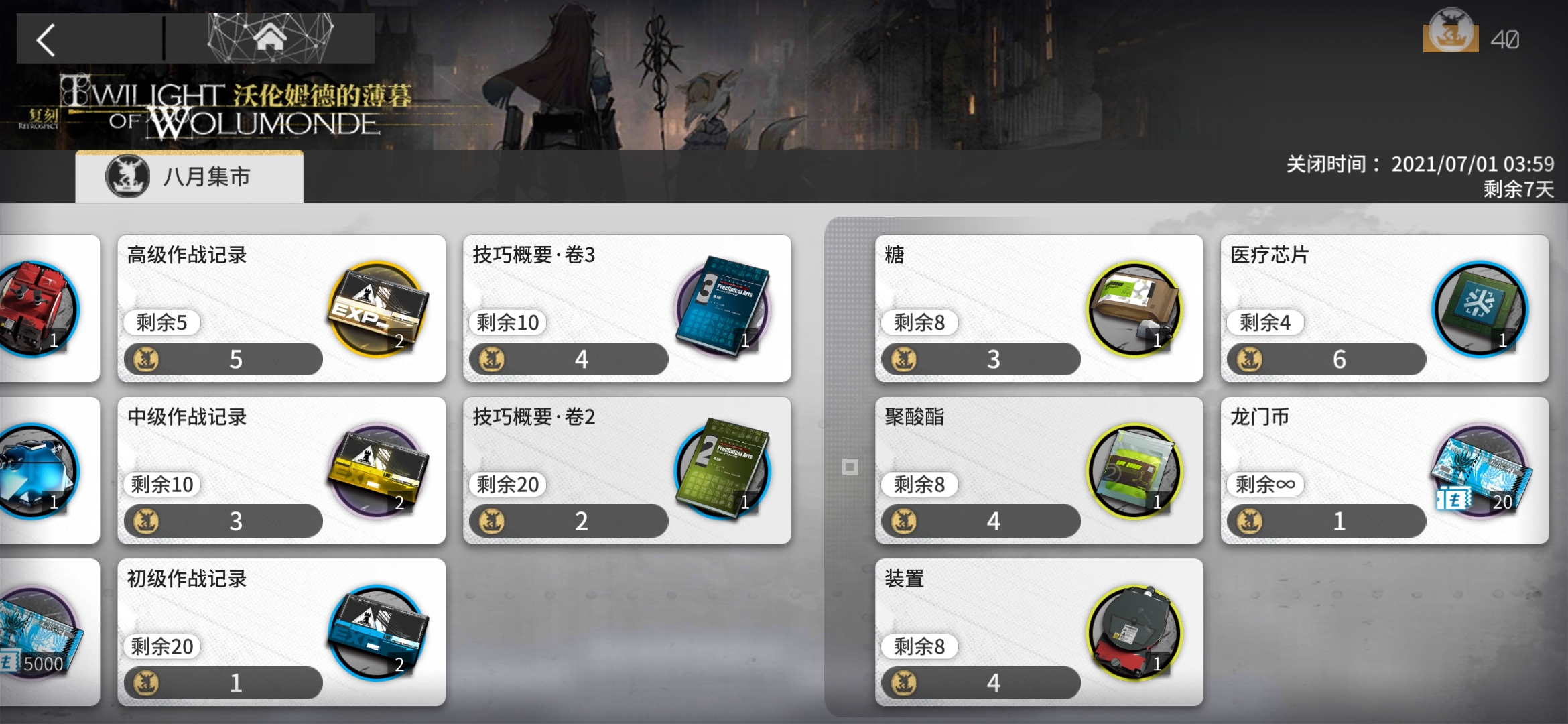Purchase the 医疗芯片 card

pyautogui.click(x=1384, y=308)
